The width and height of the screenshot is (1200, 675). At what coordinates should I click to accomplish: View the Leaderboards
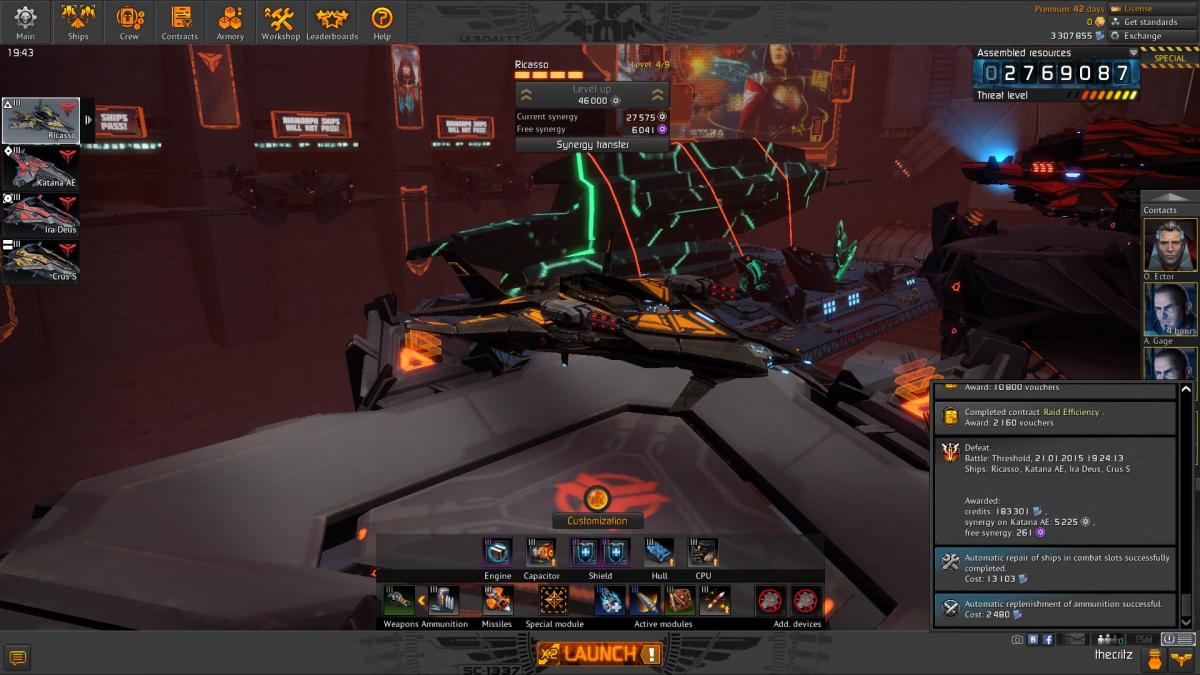tap(332, 22)
